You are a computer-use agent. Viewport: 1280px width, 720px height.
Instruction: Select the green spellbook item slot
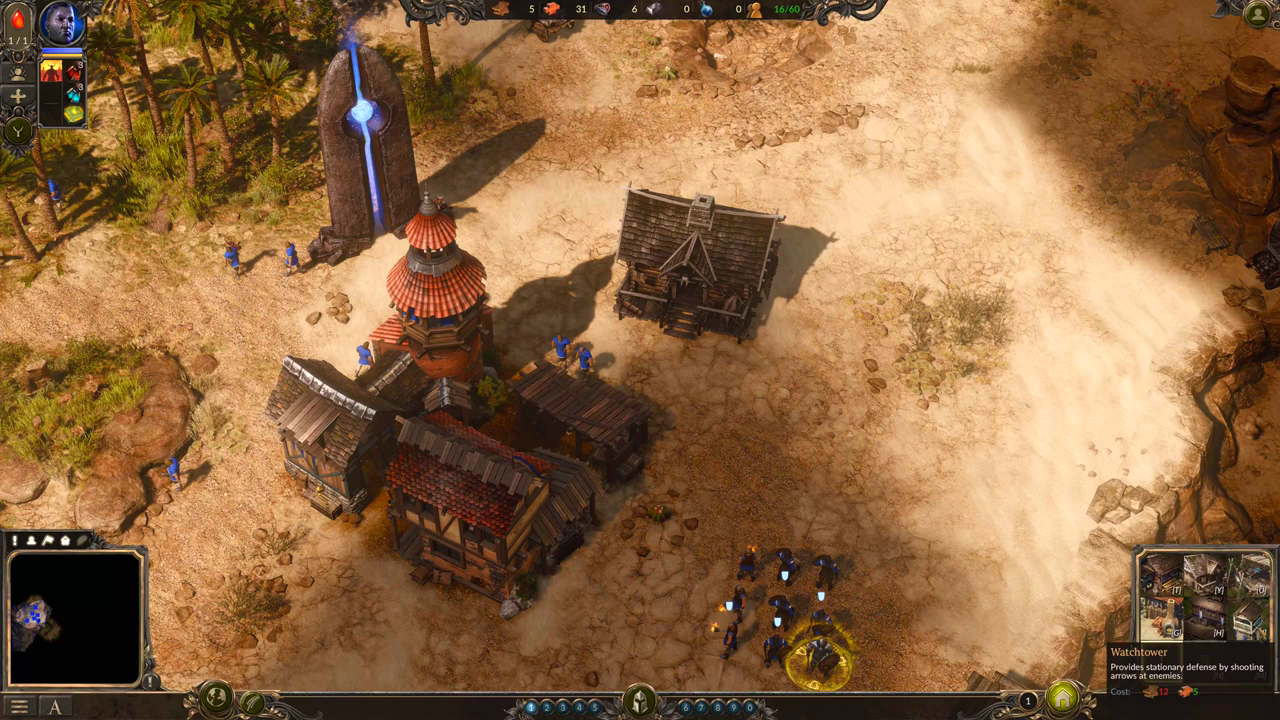(x=74, y=113)
